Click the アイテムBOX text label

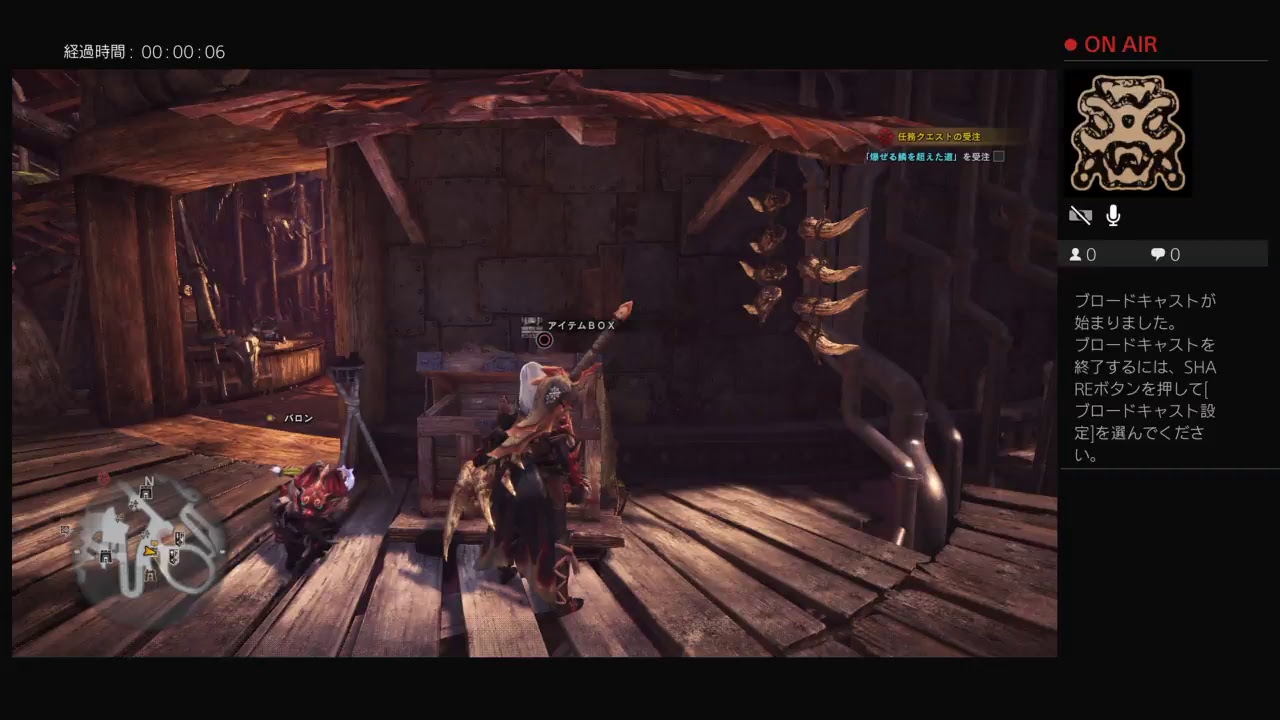click(580, 325)
